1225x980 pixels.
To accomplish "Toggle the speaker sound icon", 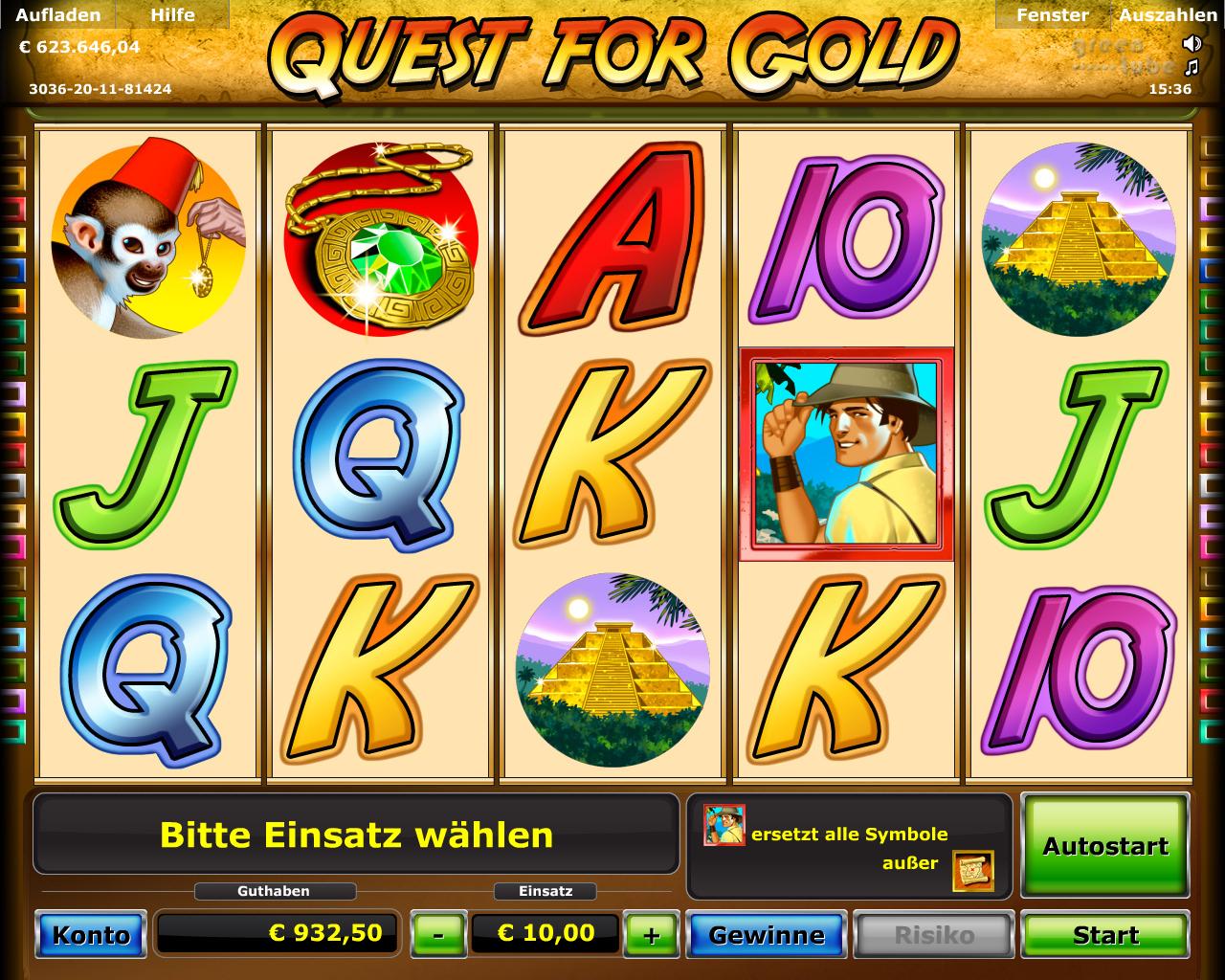I will tap(1192, 43).
